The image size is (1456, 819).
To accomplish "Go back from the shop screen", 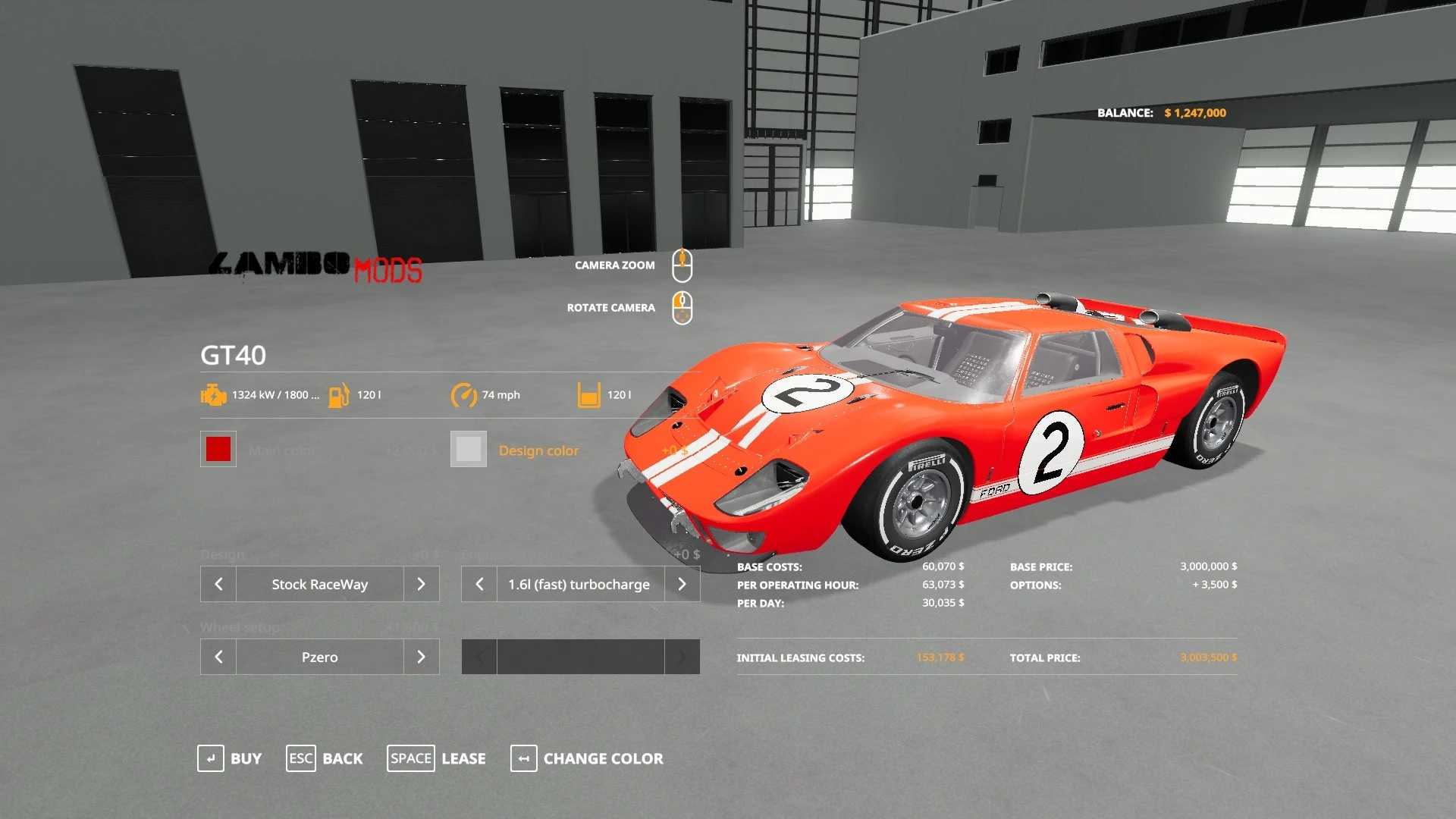I will pos(325,758).
